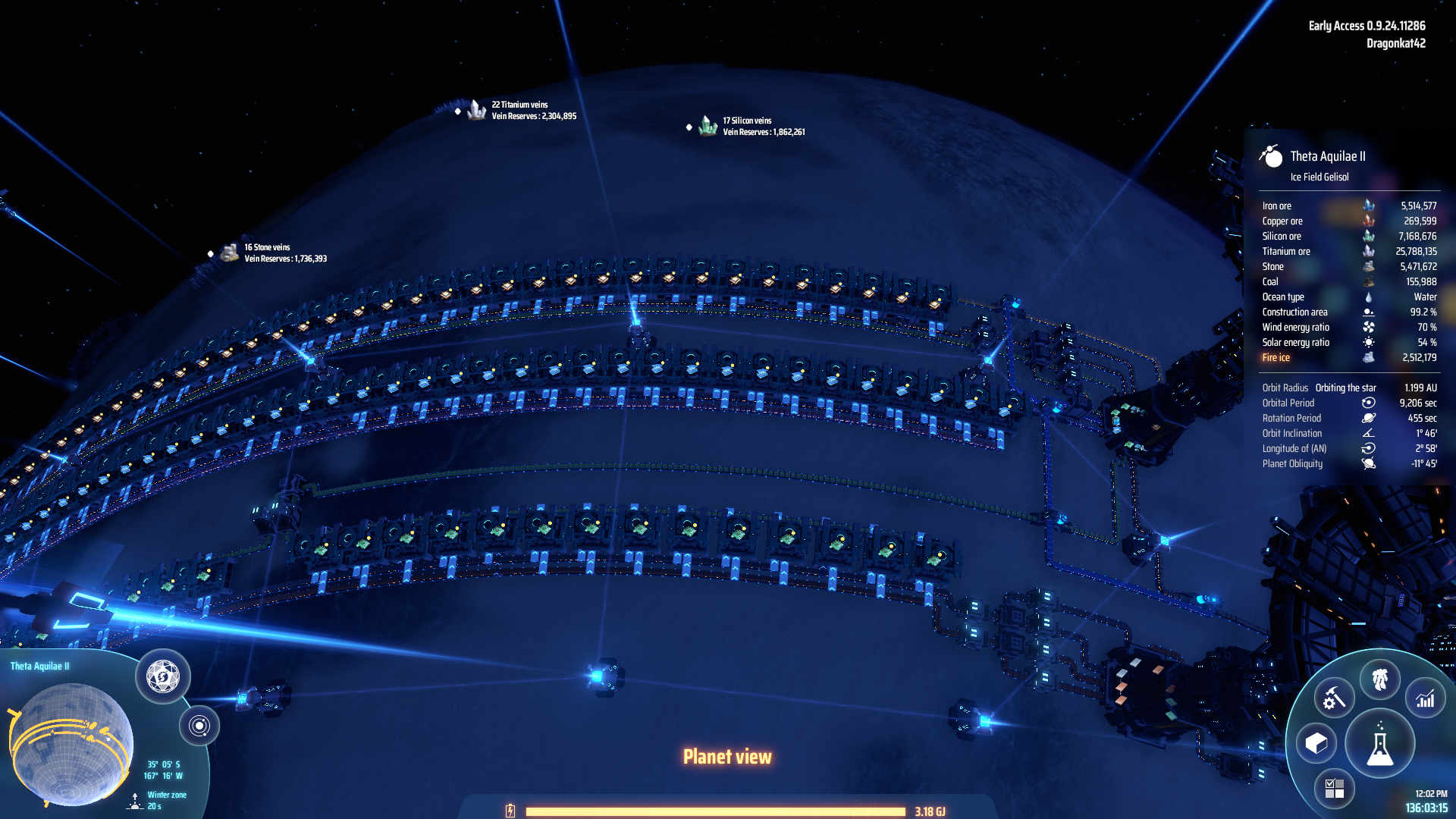
Task: Open the tech research flask
Action: (x=1379, y=745)
